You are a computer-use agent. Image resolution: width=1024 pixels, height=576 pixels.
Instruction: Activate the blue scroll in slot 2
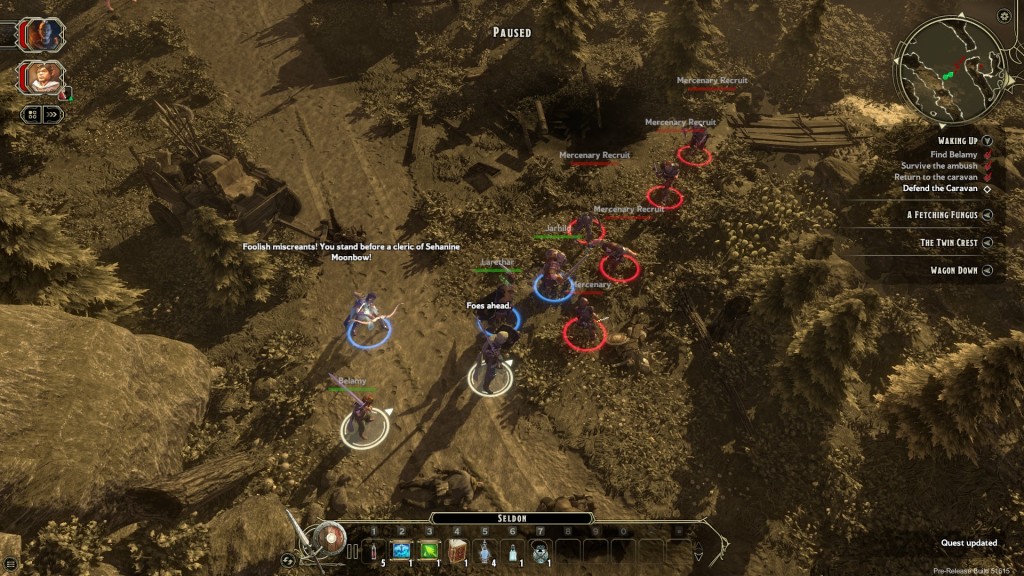[x=402, y=550]
